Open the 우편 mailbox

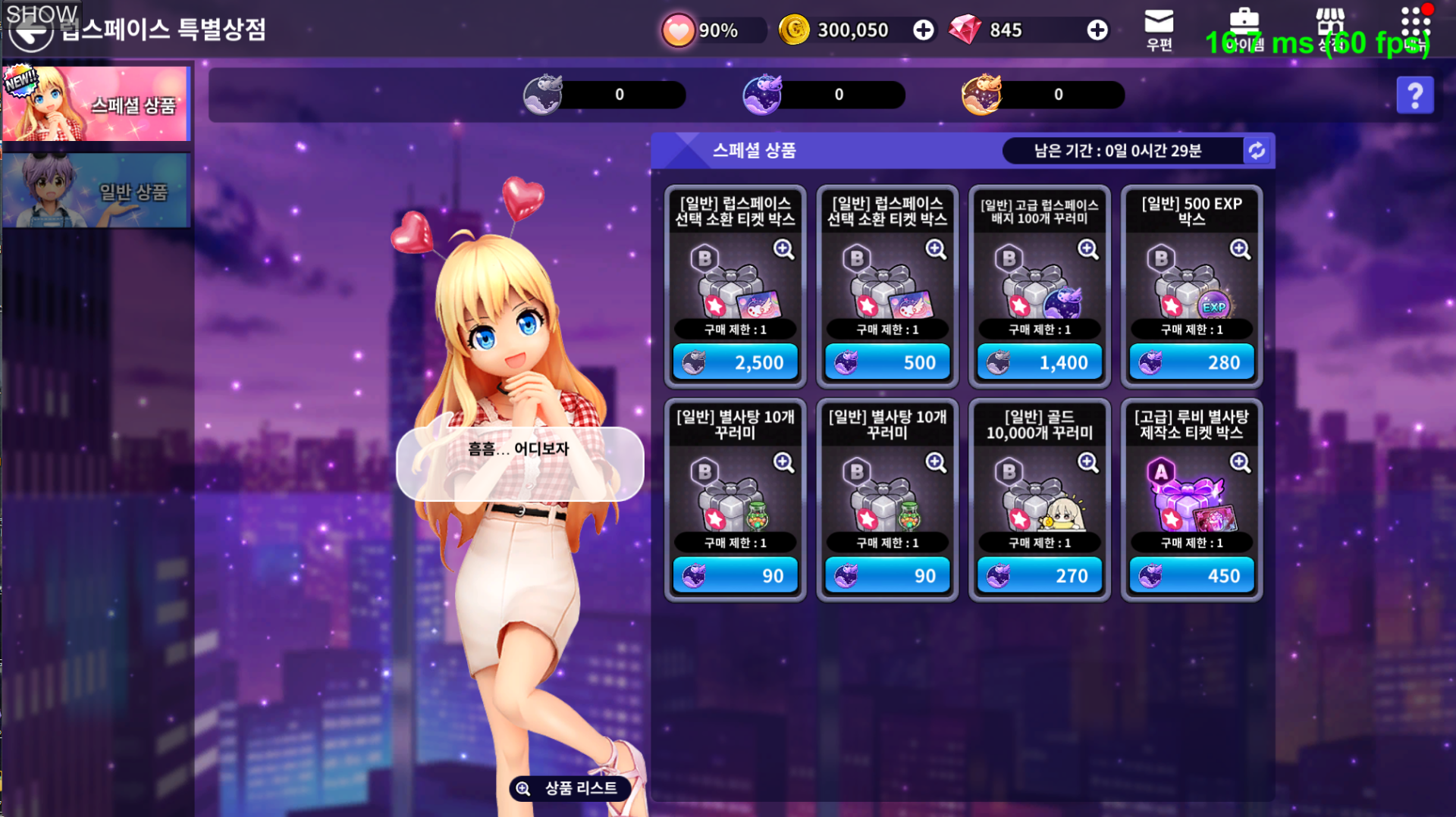[x=1159, y=30]
